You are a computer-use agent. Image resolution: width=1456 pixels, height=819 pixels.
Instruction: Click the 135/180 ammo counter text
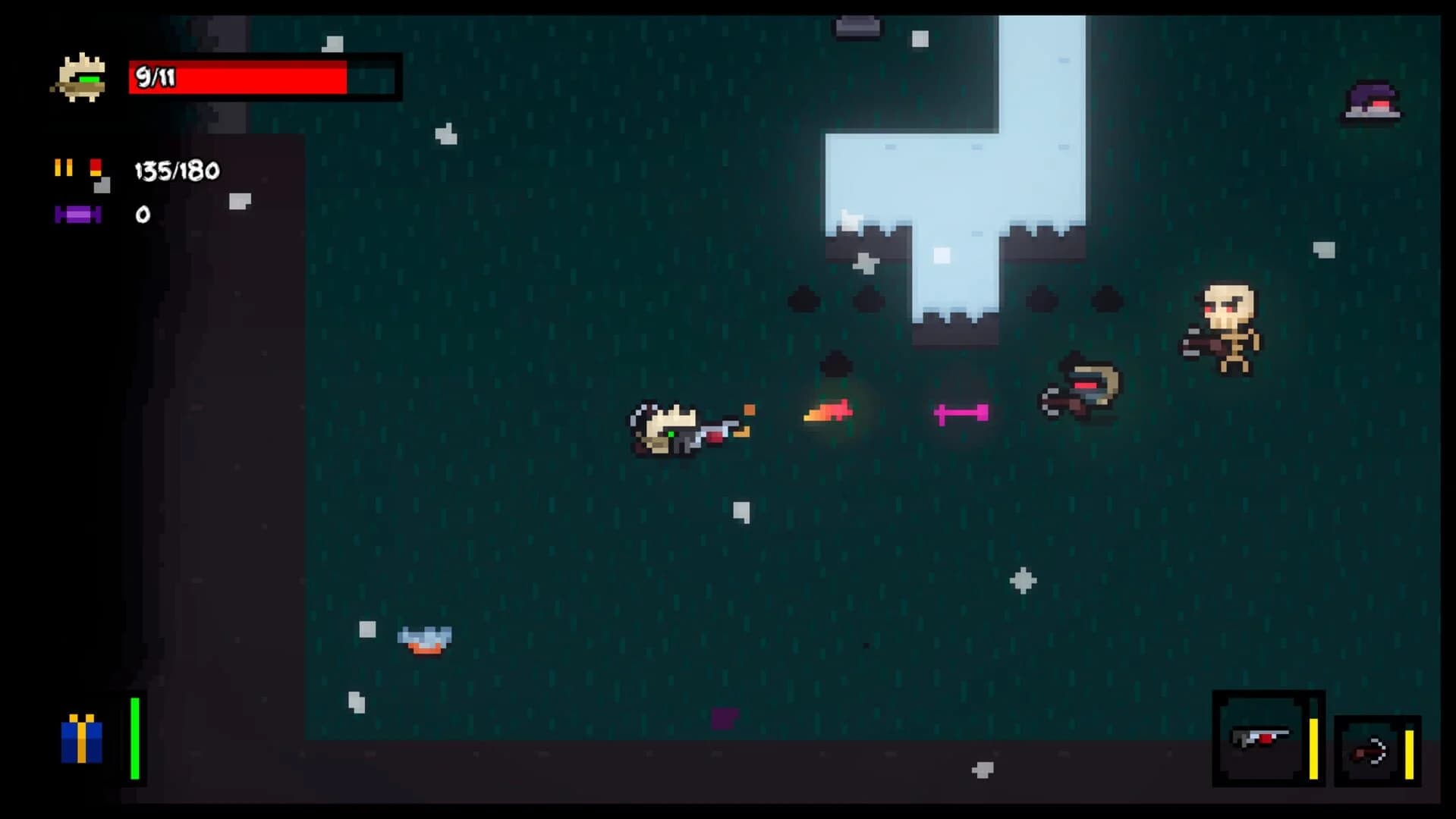tap(175, 168)
